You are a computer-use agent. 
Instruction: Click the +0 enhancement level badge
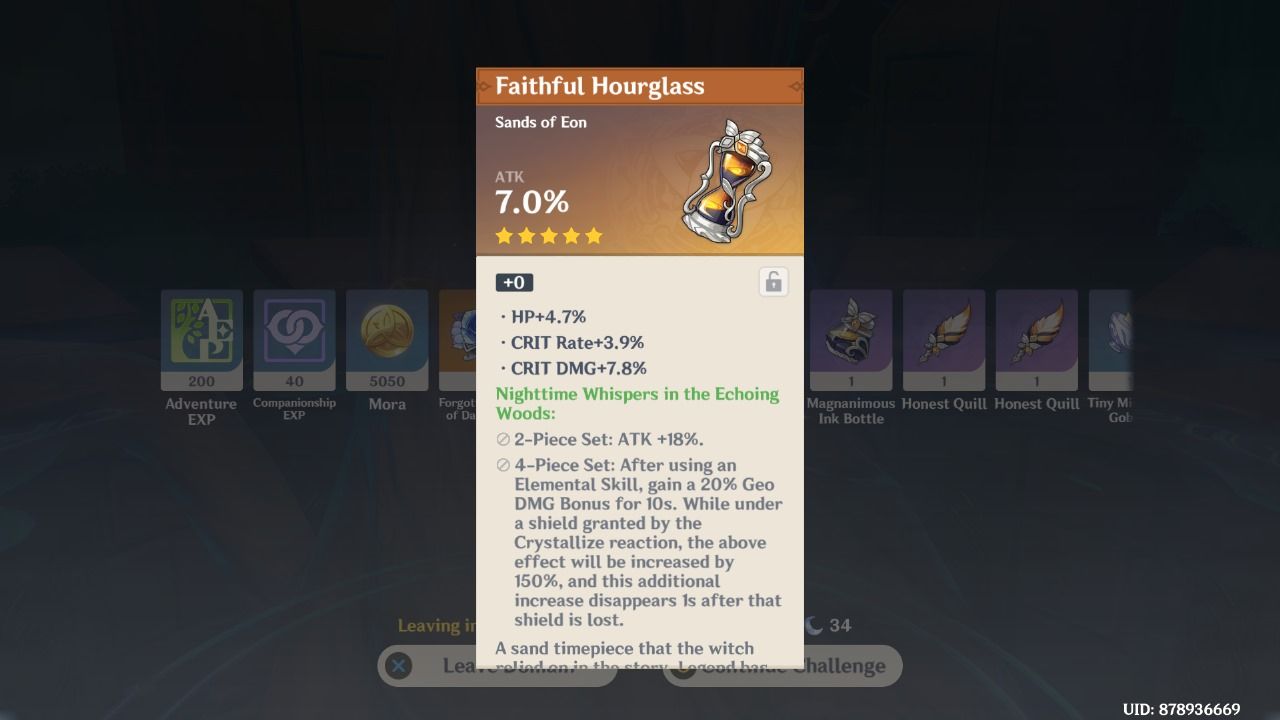pyautogui.click(x=514, y=282)
